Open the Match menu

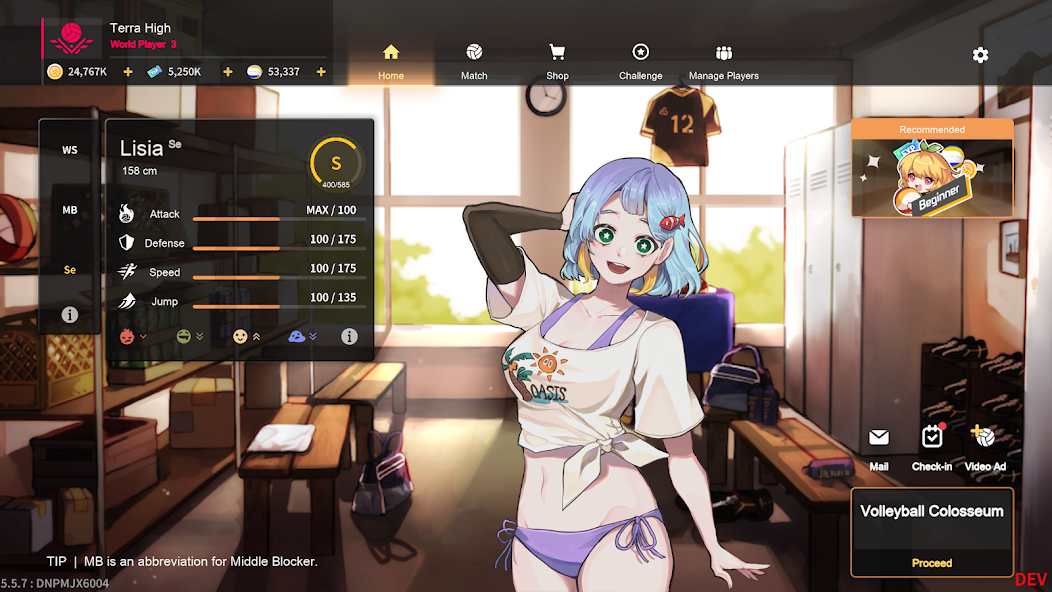(x=474, y=62)
